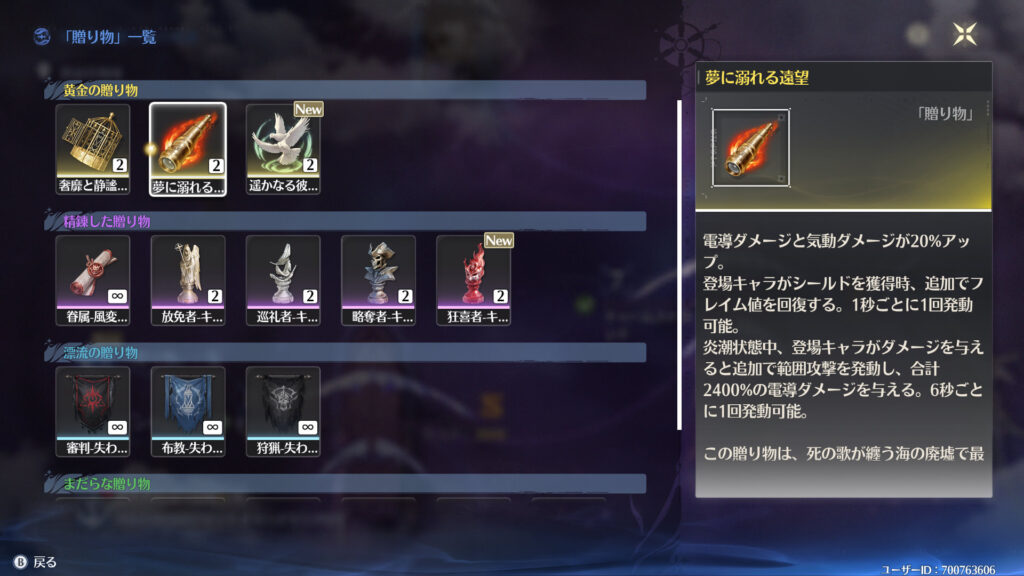This screenshot has height=576, width=1024.
Task: Select the red banner gift 審判-失わ
Action: 93,410
